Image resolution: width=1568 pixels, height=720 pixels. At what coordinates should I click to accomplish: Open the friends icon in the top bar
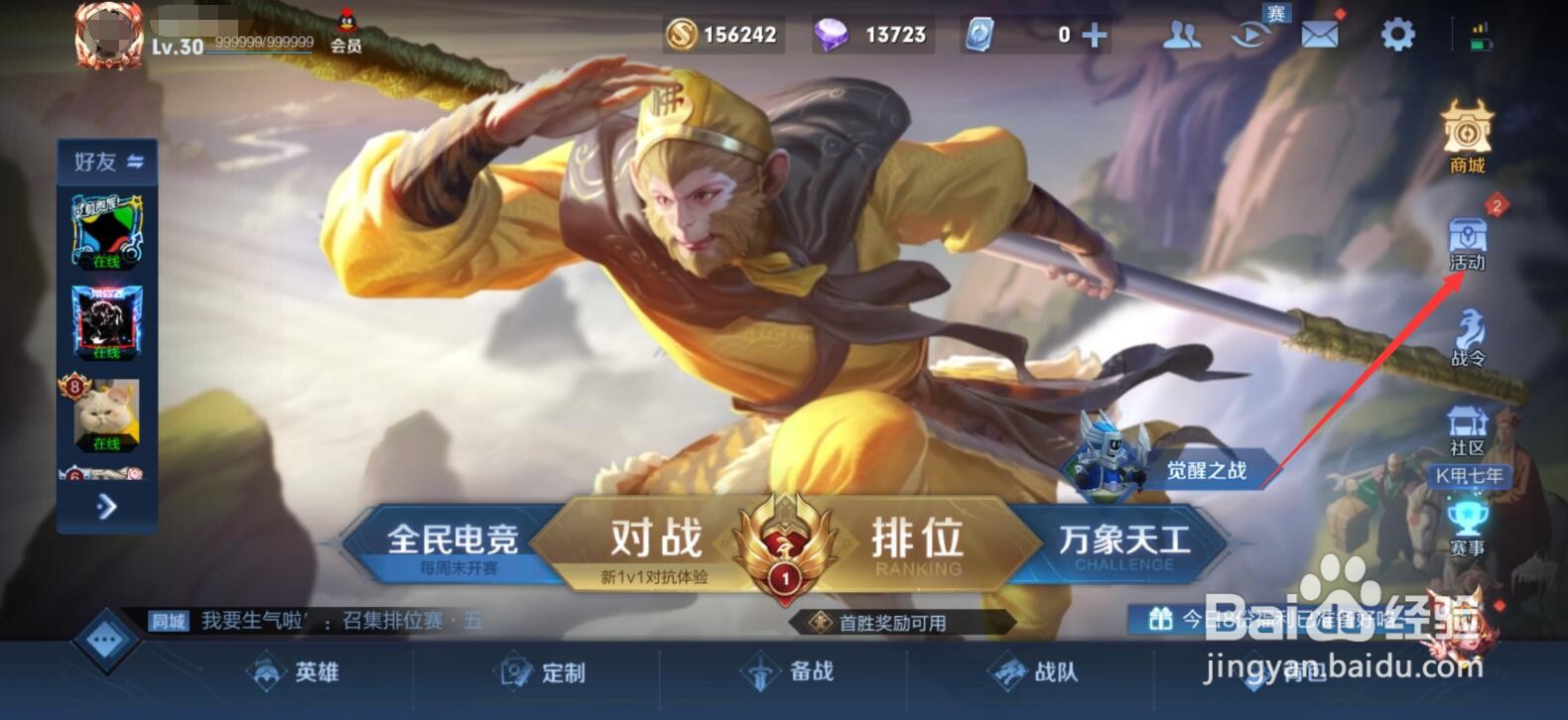point(1181,33)
